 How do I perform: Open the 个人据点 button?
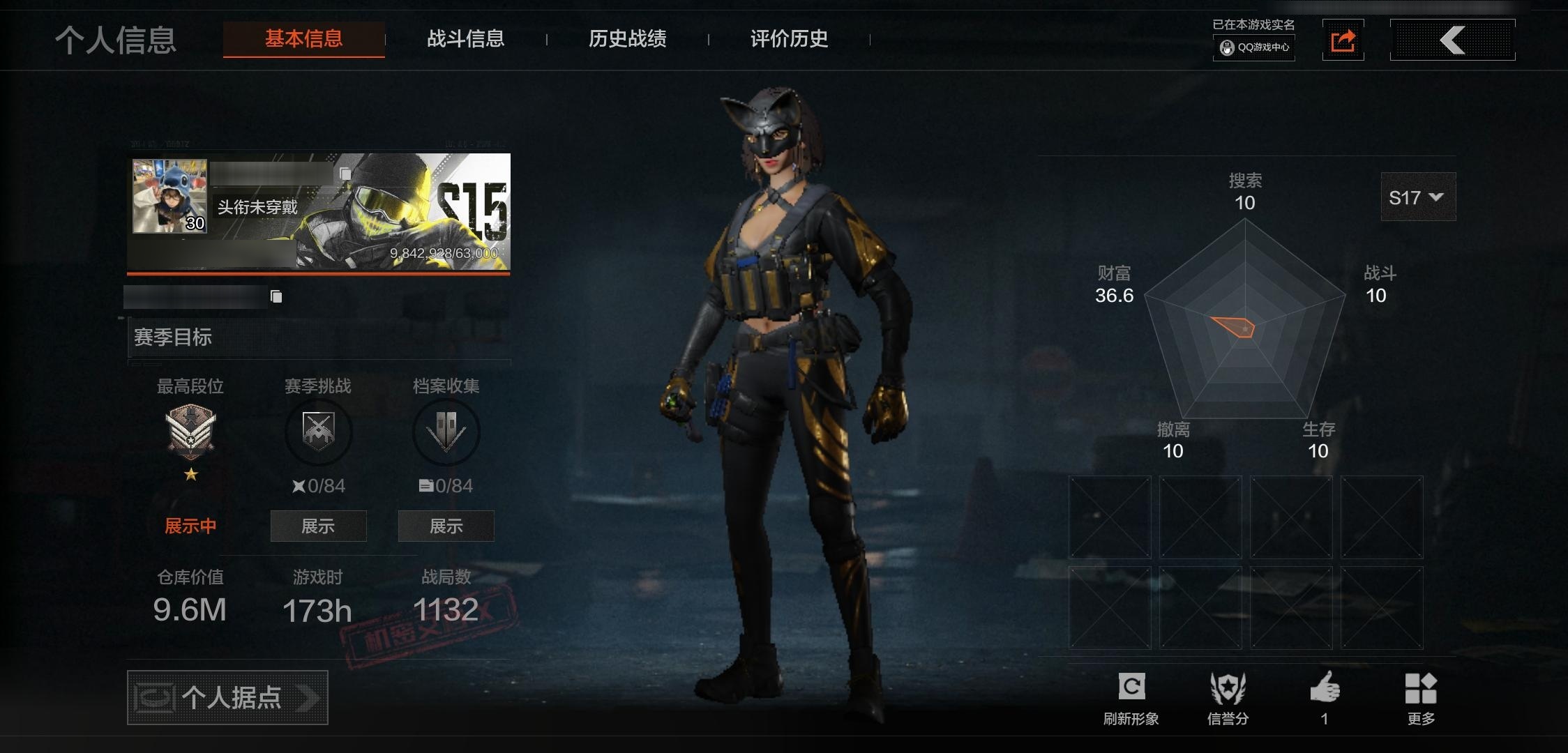coord(227,697)
